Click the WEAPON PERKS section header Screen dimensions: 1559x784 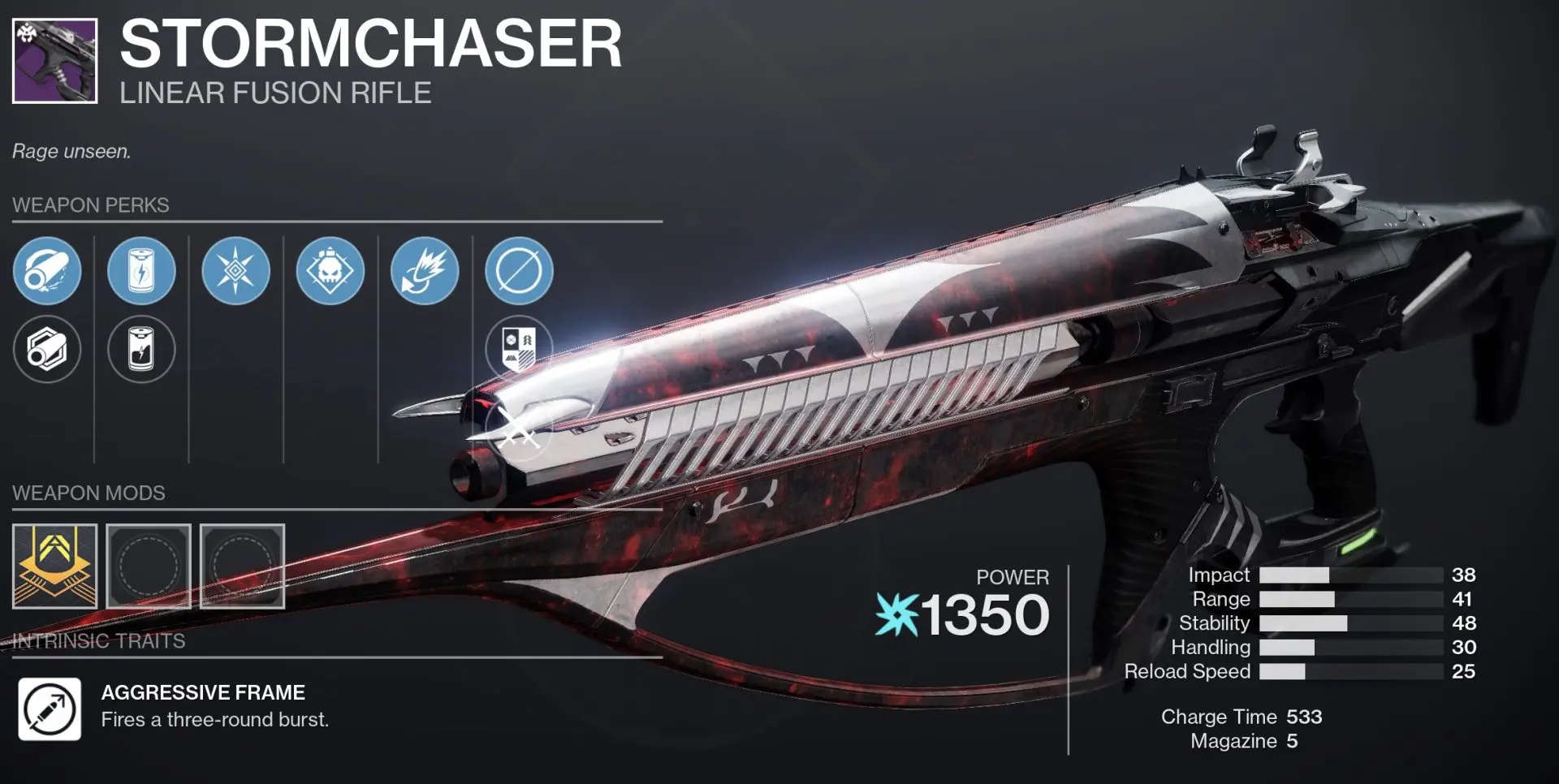click(x=89, y=205)
